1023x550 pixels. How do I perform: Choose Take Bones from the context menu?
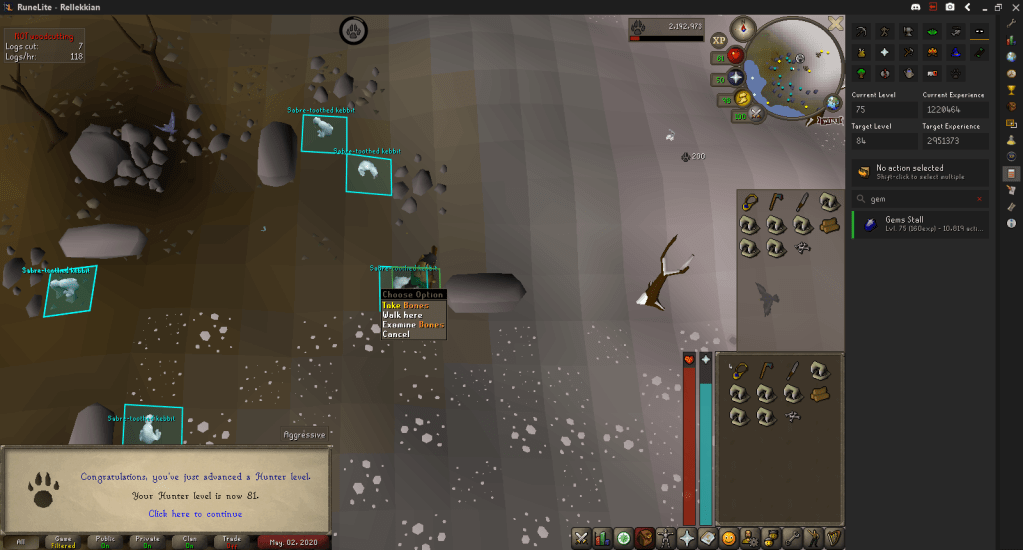pyautogui.click(x=404, y=305)
